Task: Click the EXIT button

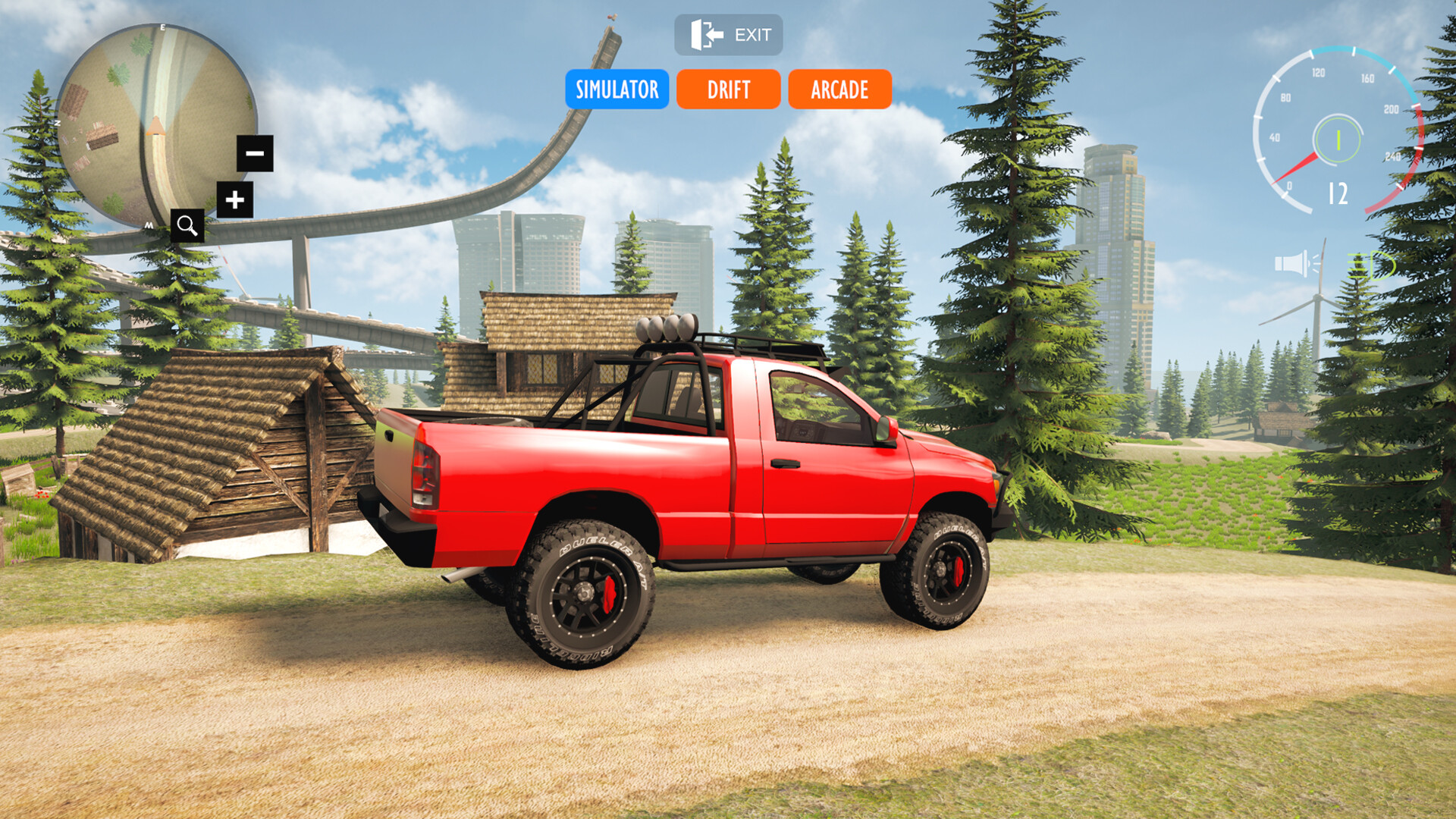Action: [729, 34]
